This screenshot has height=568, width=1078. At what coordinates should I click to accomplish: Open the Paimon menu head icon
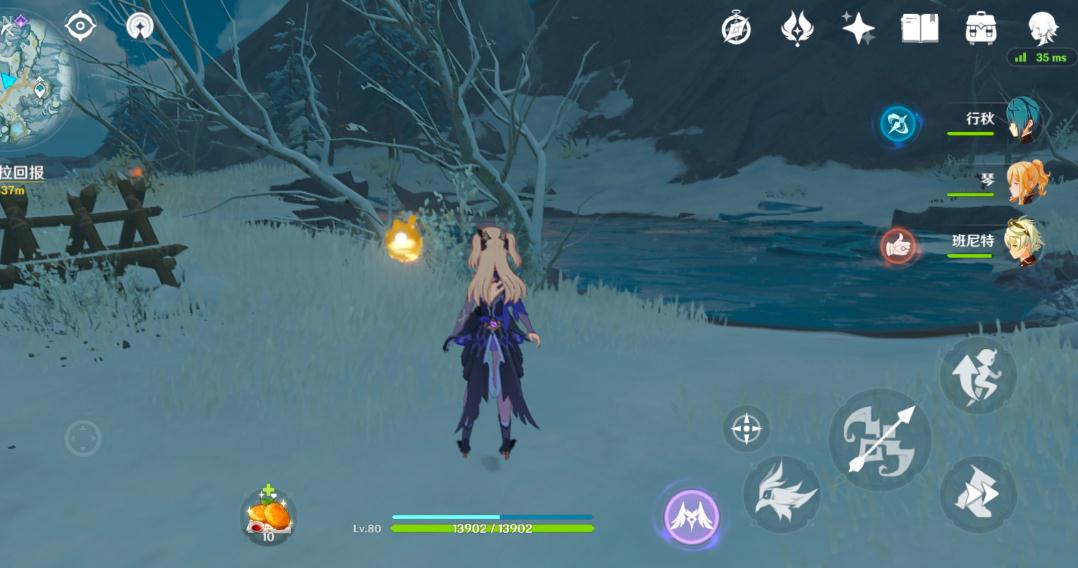1043,28
